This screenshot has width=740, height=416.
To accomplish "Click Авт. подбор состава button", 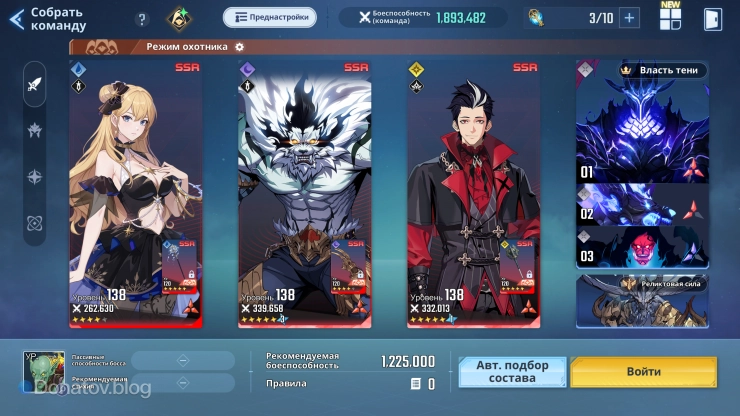I will click(512, 372).
